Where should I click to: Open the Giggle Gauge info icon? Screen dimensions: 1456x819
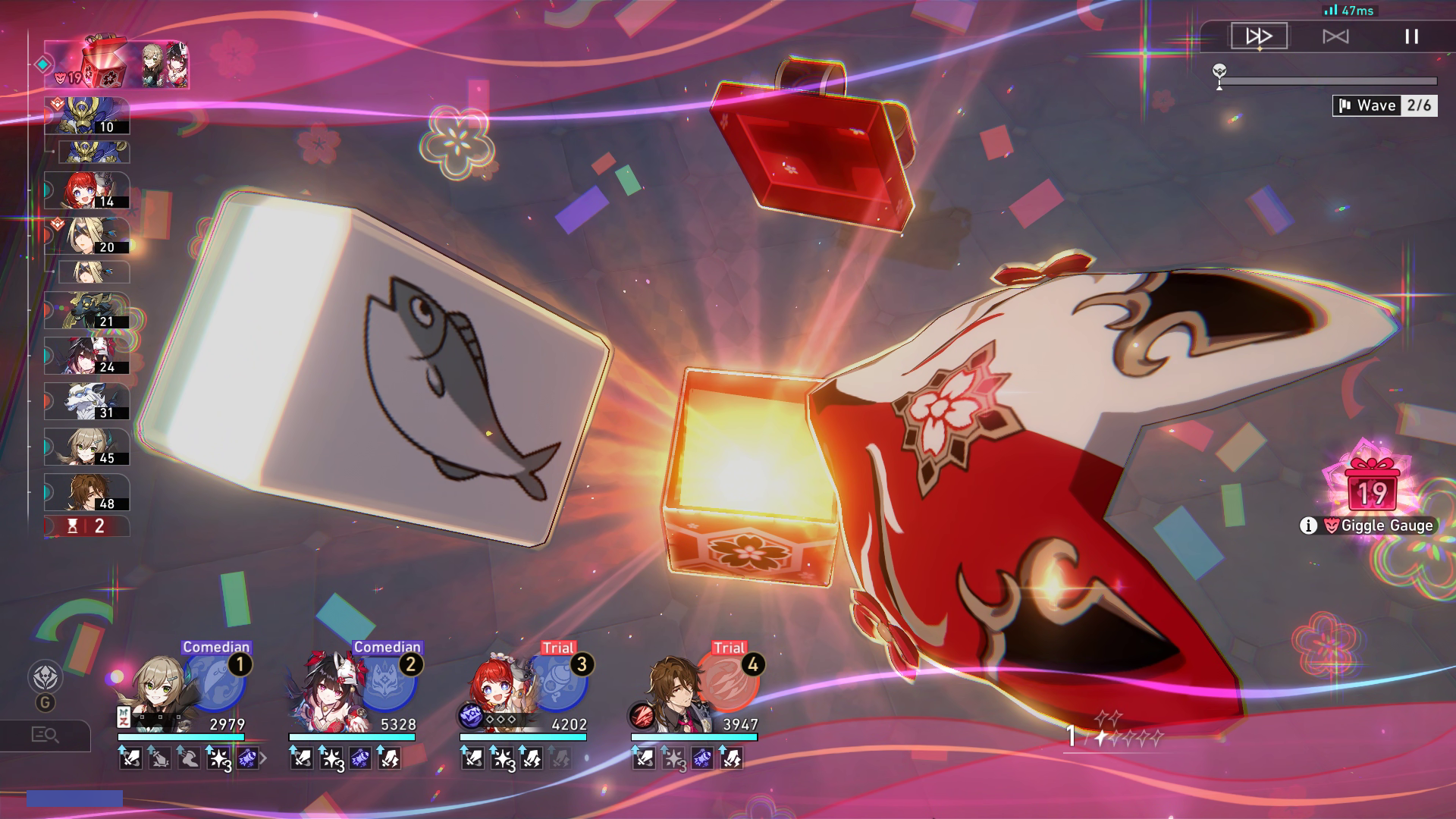(1308, 526)
